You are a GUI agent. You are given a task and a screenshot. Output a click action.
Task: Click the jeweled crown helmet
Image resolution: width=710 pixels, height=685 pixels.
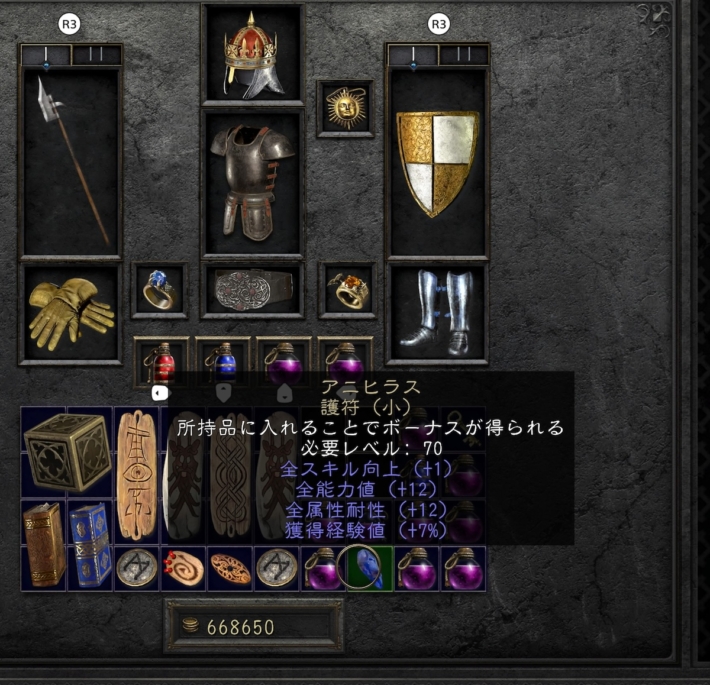point(252,57)
